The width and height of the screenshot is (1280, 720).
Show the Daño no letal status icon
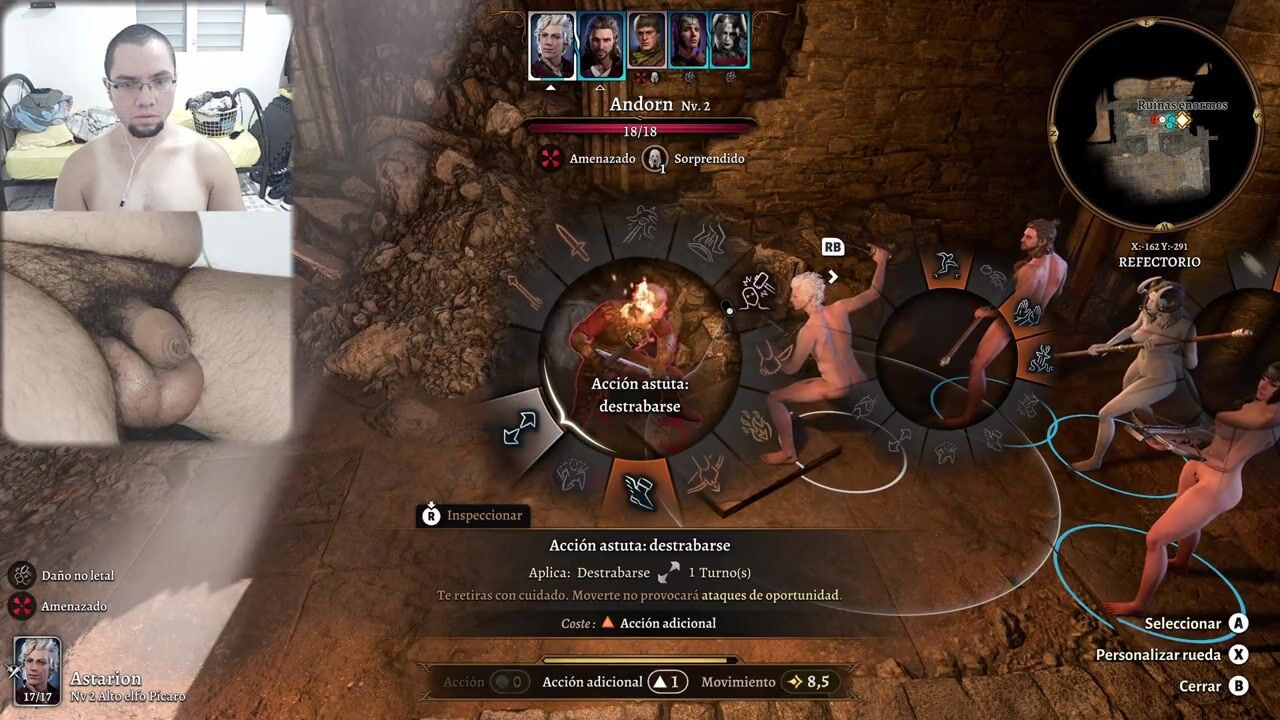point(22,575)
